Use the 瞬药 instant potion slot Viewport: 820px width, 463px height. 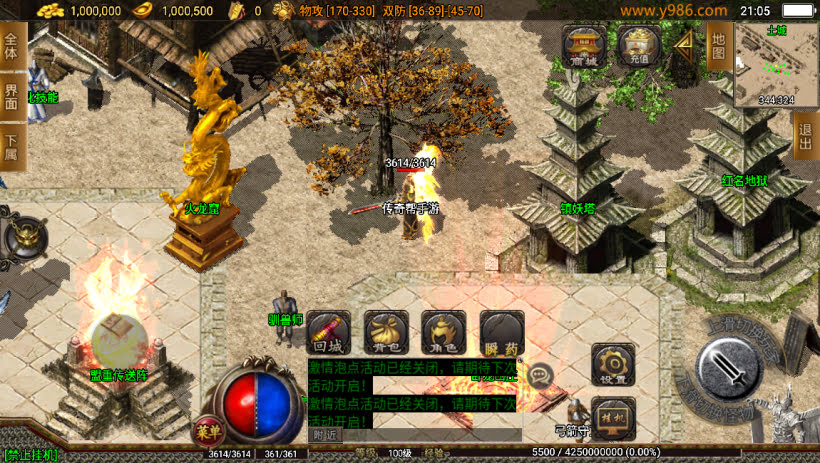pyautogui.click(x=501, y=333)
